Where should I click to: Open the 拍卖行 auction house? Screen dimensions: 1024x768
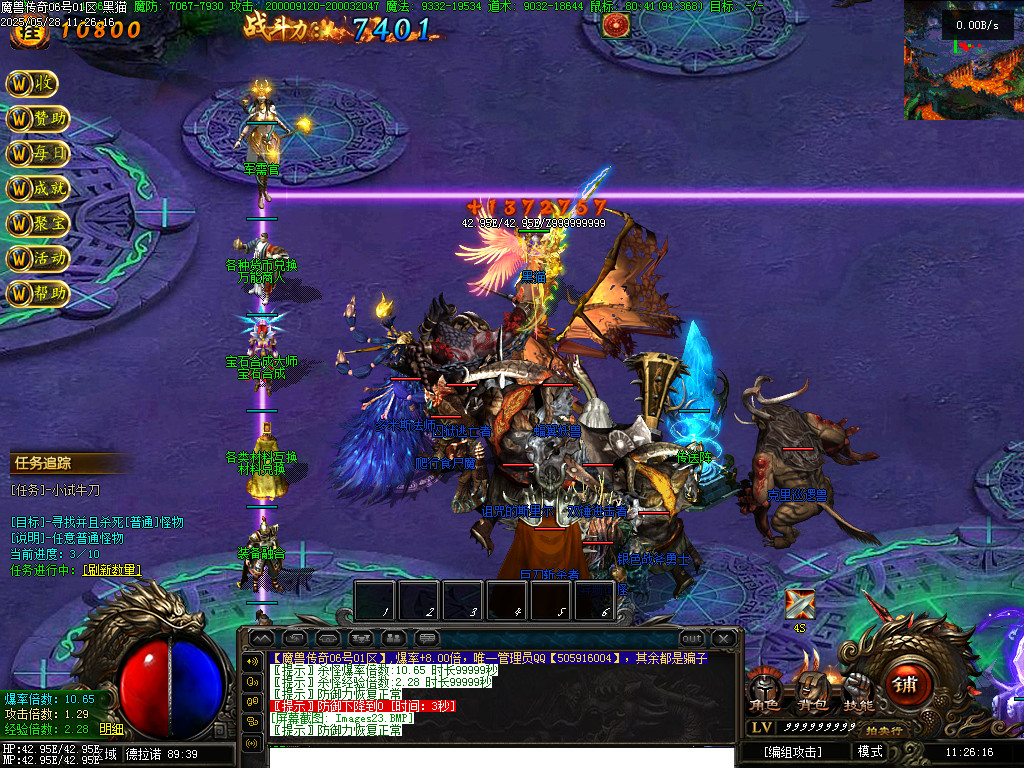click(884, 730)
